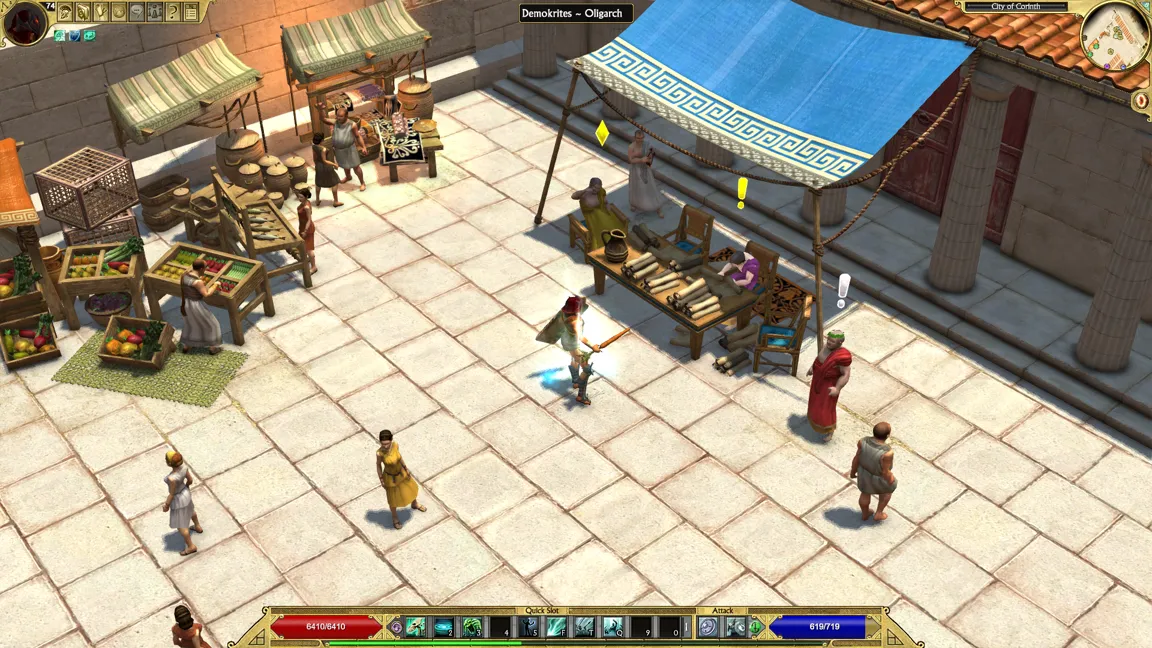Open the character sheet helmet icon
Screen dimensions: 1152x648
(x=65, y=12)
